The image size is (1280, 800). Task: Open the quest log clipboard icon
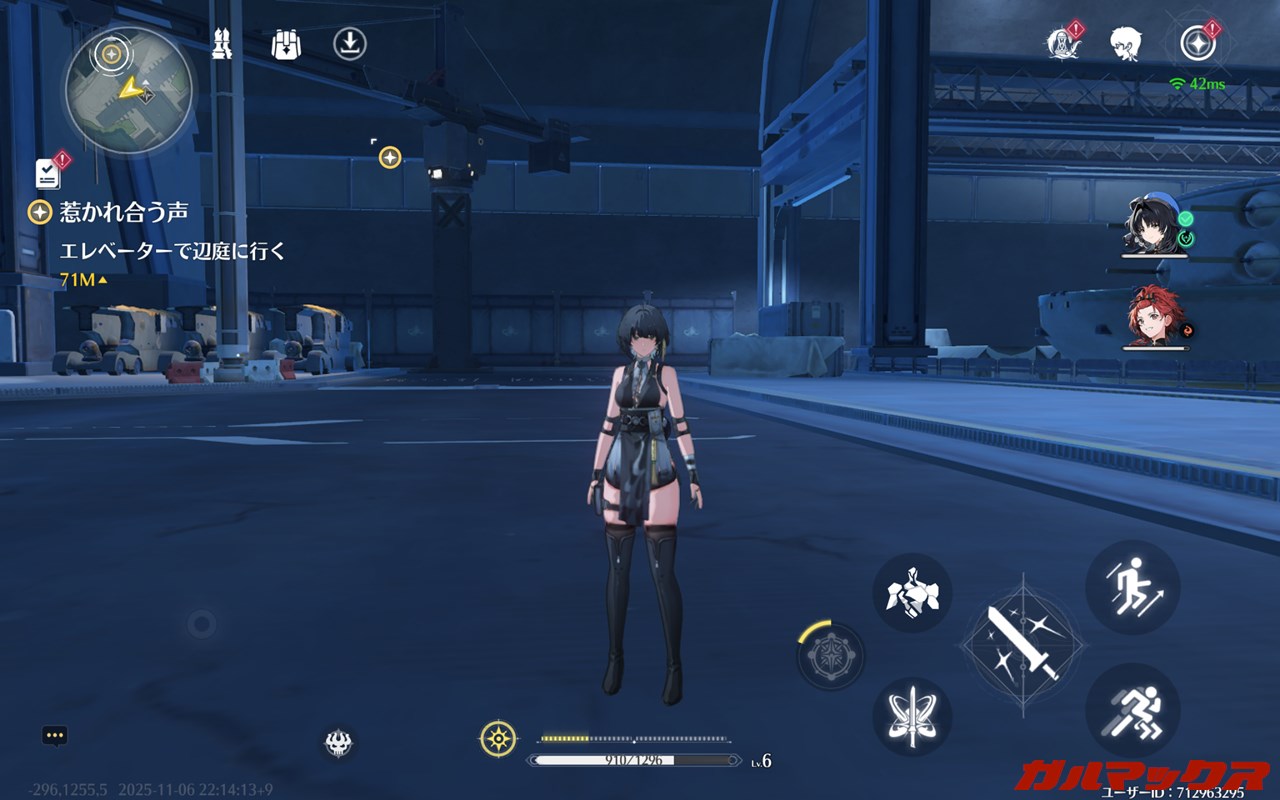click(x=48, y=173)
